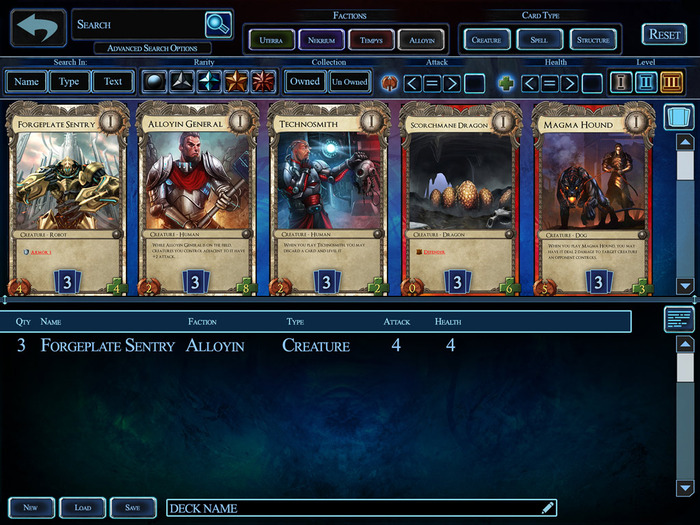This screenshot has width=700, height=525.
Task: Open Advanced Search Options
Action: [x=153, y=48]
